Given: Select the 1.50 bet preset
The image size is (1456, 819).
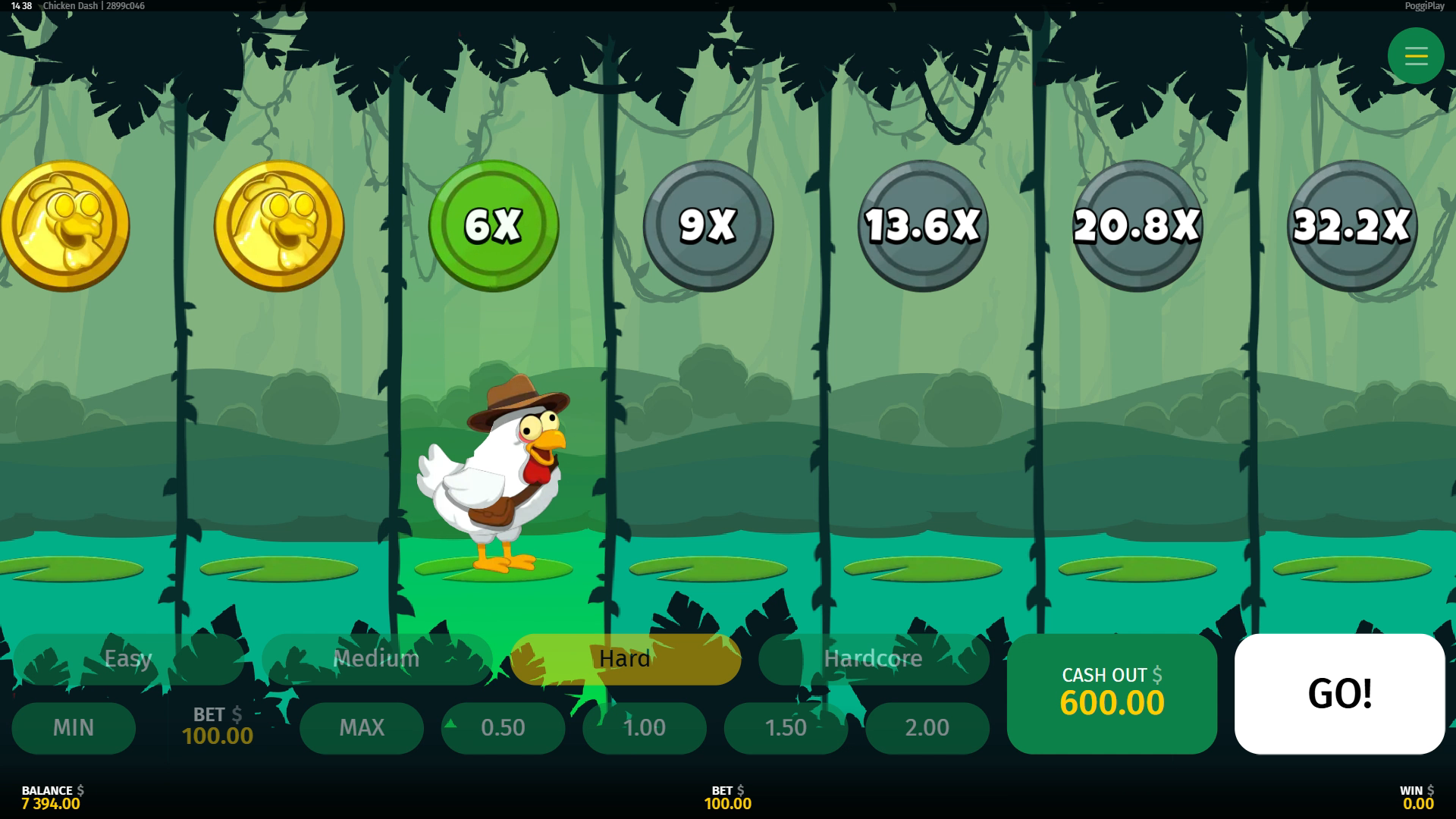Looking at the screenshot, I should [x=786, y=727].
